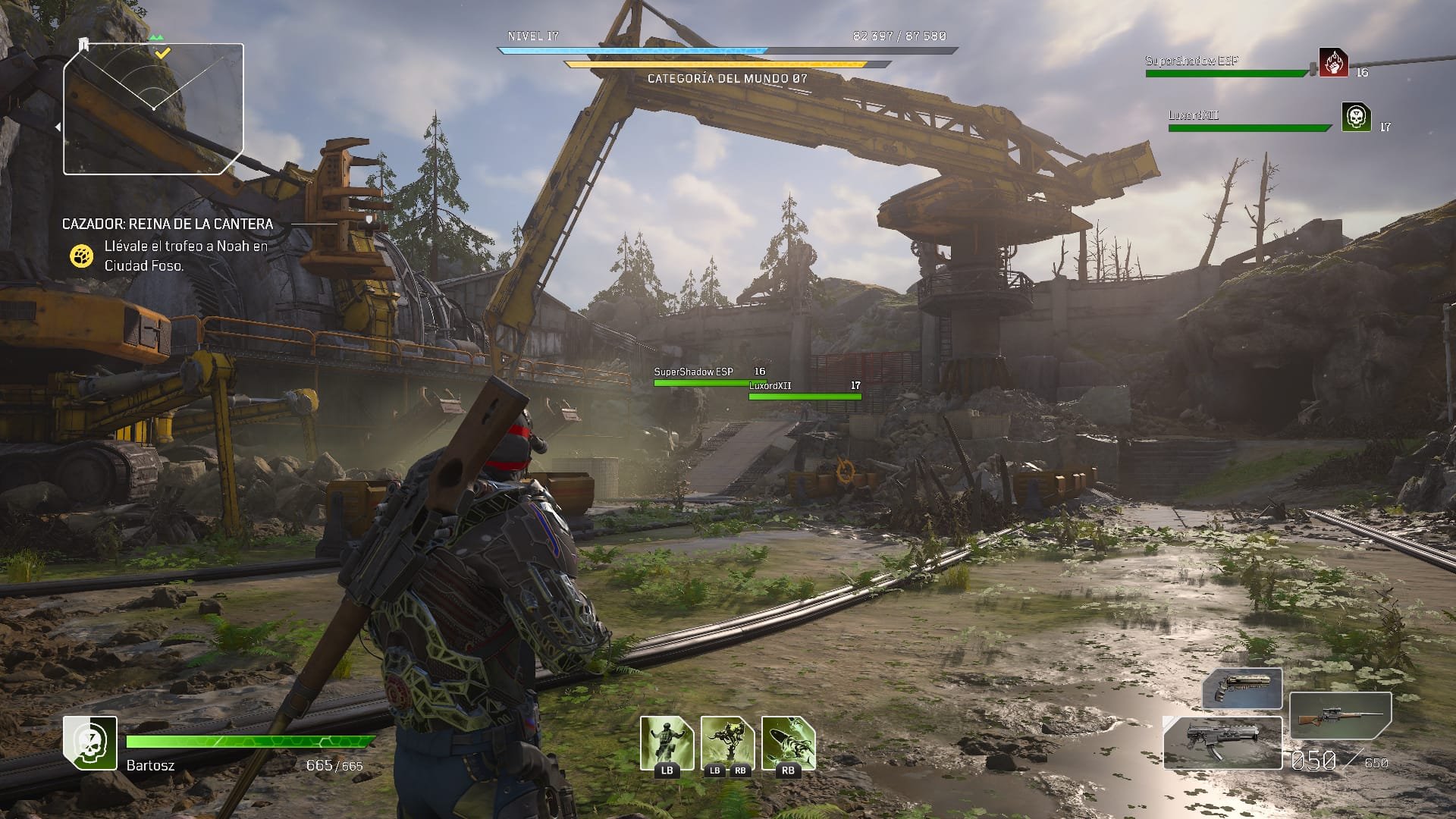Select the revolver sidearm slot
1456x819 pixels.
[1242, 689]
